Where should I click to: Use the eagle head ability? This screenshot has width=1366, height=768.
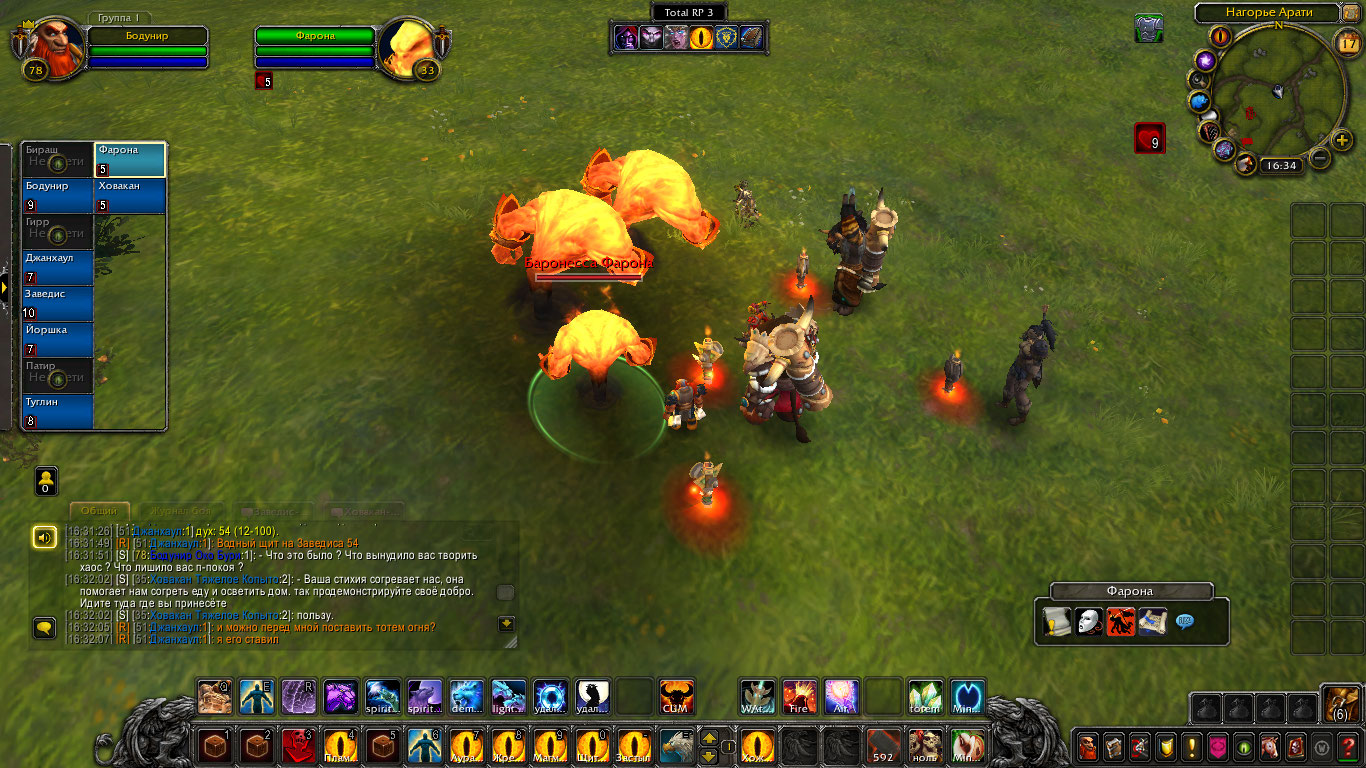[676, 746]
